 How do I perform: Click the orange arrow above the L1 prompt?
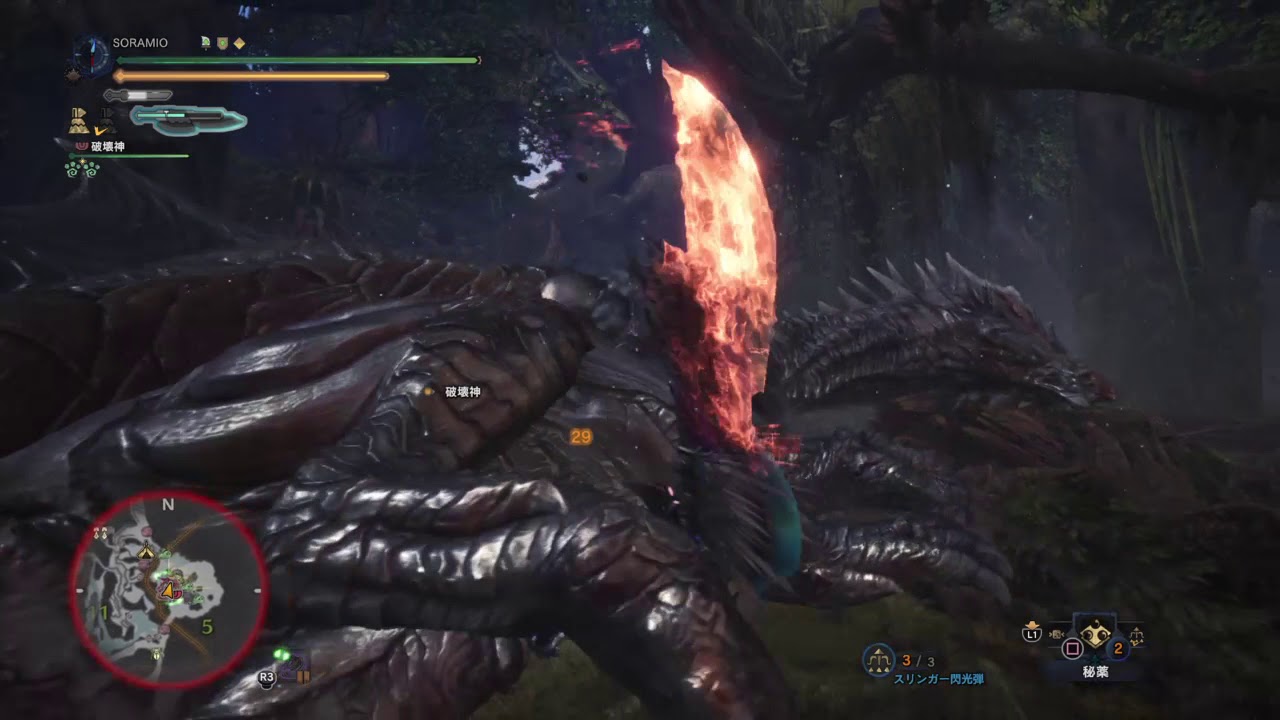coord(1032,624)
